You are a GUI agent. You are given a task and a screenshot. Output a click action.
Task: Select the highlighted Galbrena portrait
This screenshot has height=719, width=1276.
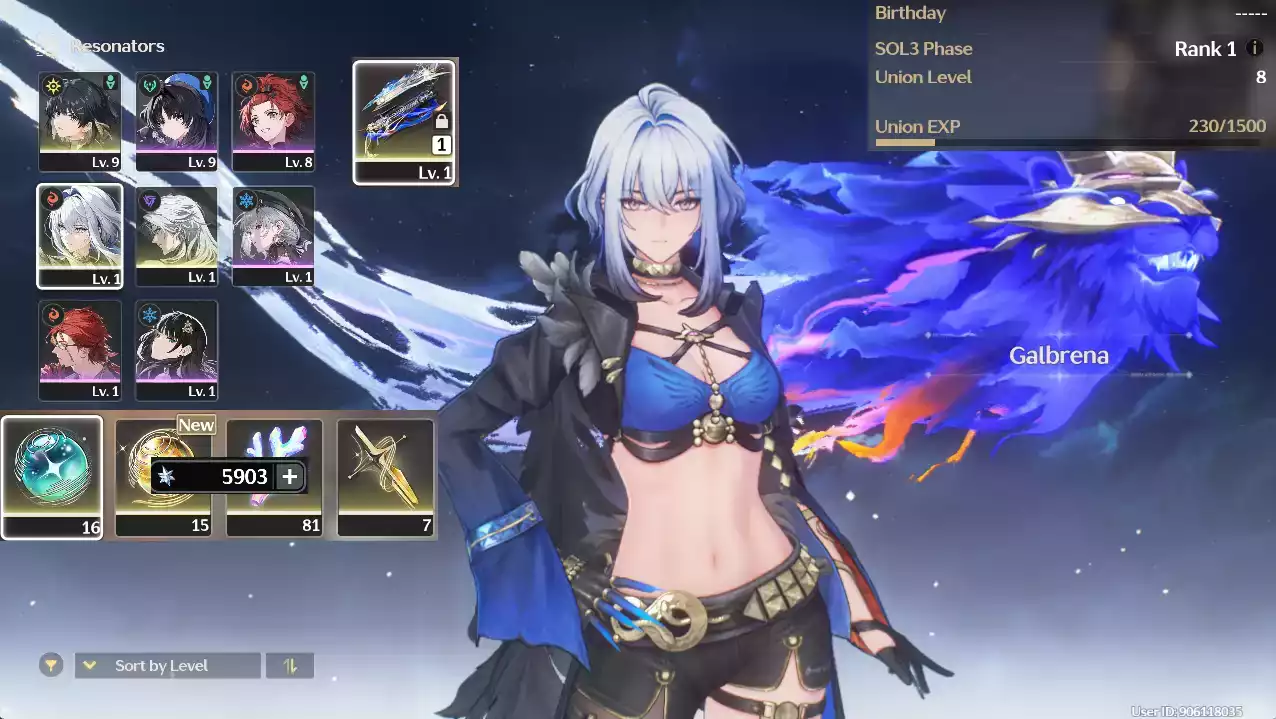(80, 235)
